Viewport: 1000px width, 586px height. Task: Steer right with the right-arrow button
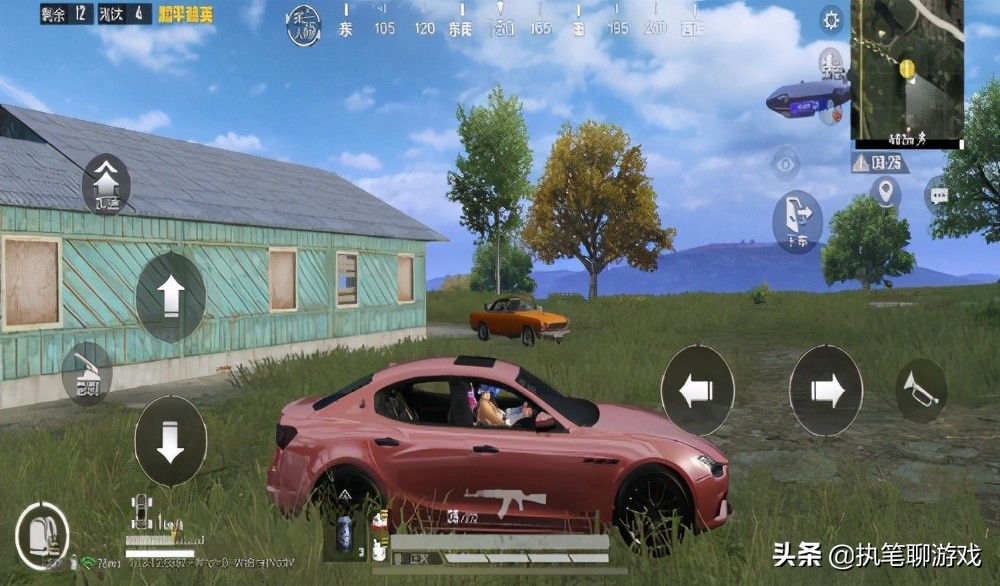tap(826, 390)
